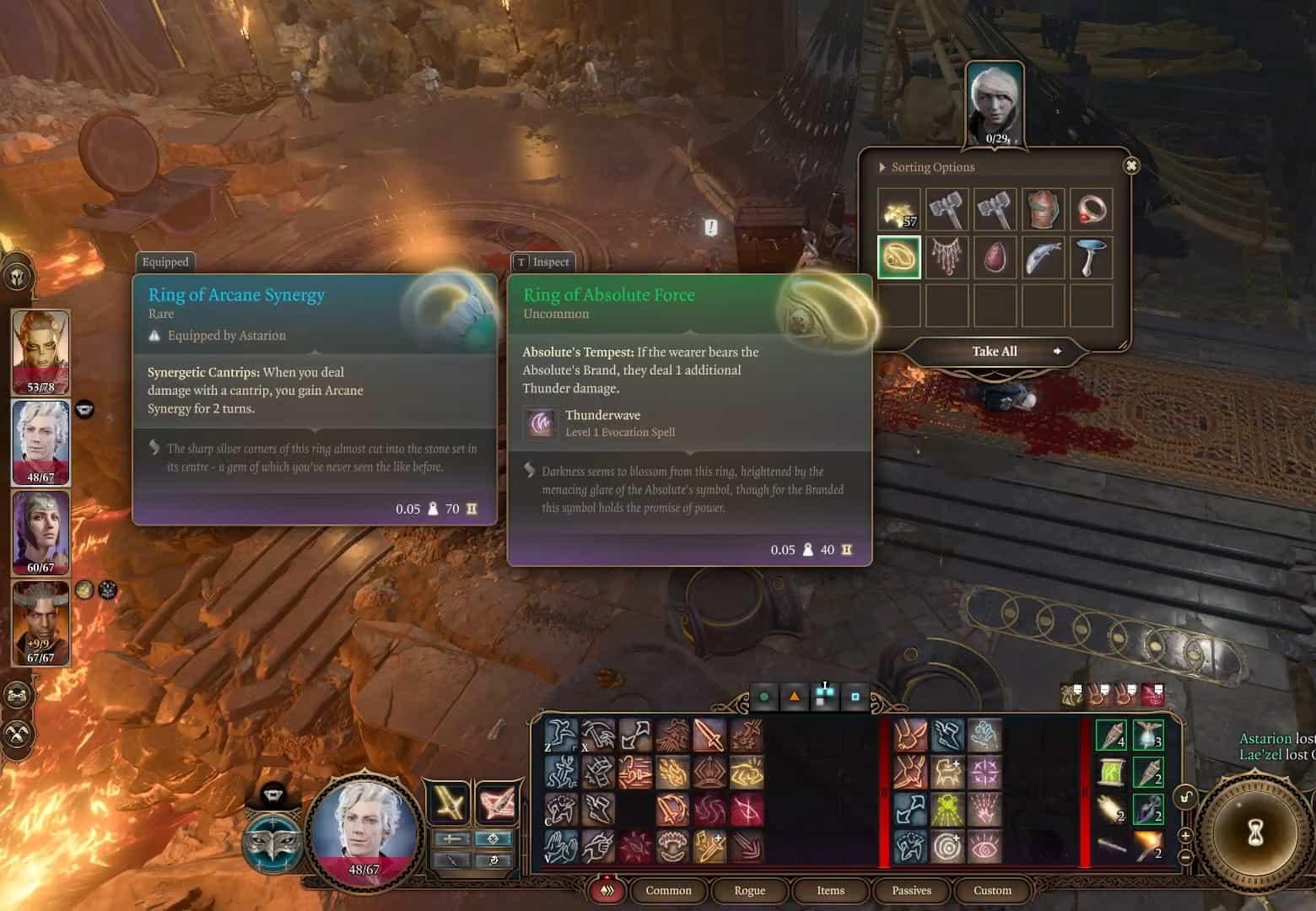This screenshot has width=1316, height=911.
Task: Close the loot container window
Action: [x=1131, y=166]
